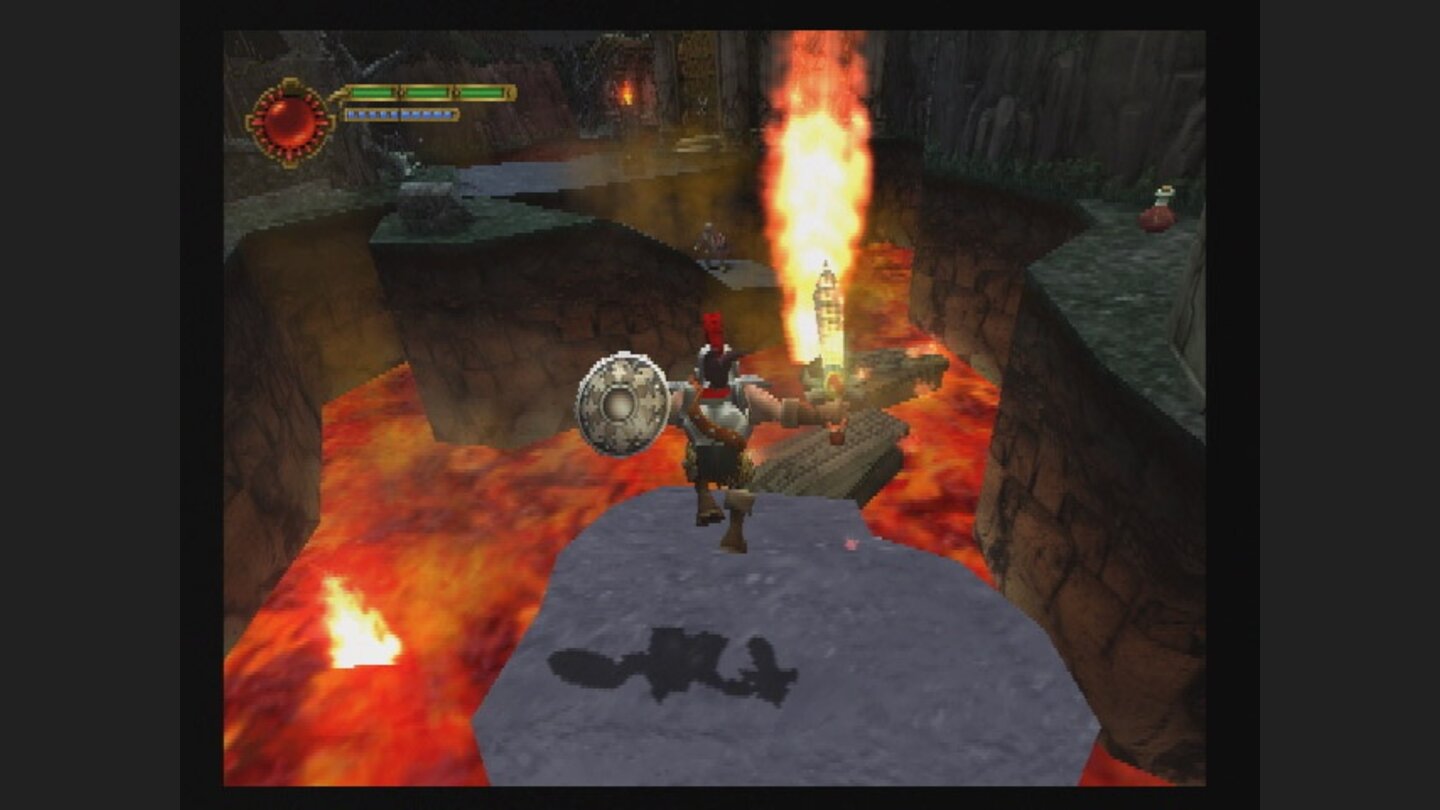Image resolution: width=1440 pixels, height=810 pixels.
Task: Click the enemy figure near the doorway
Action: (713, 240)
